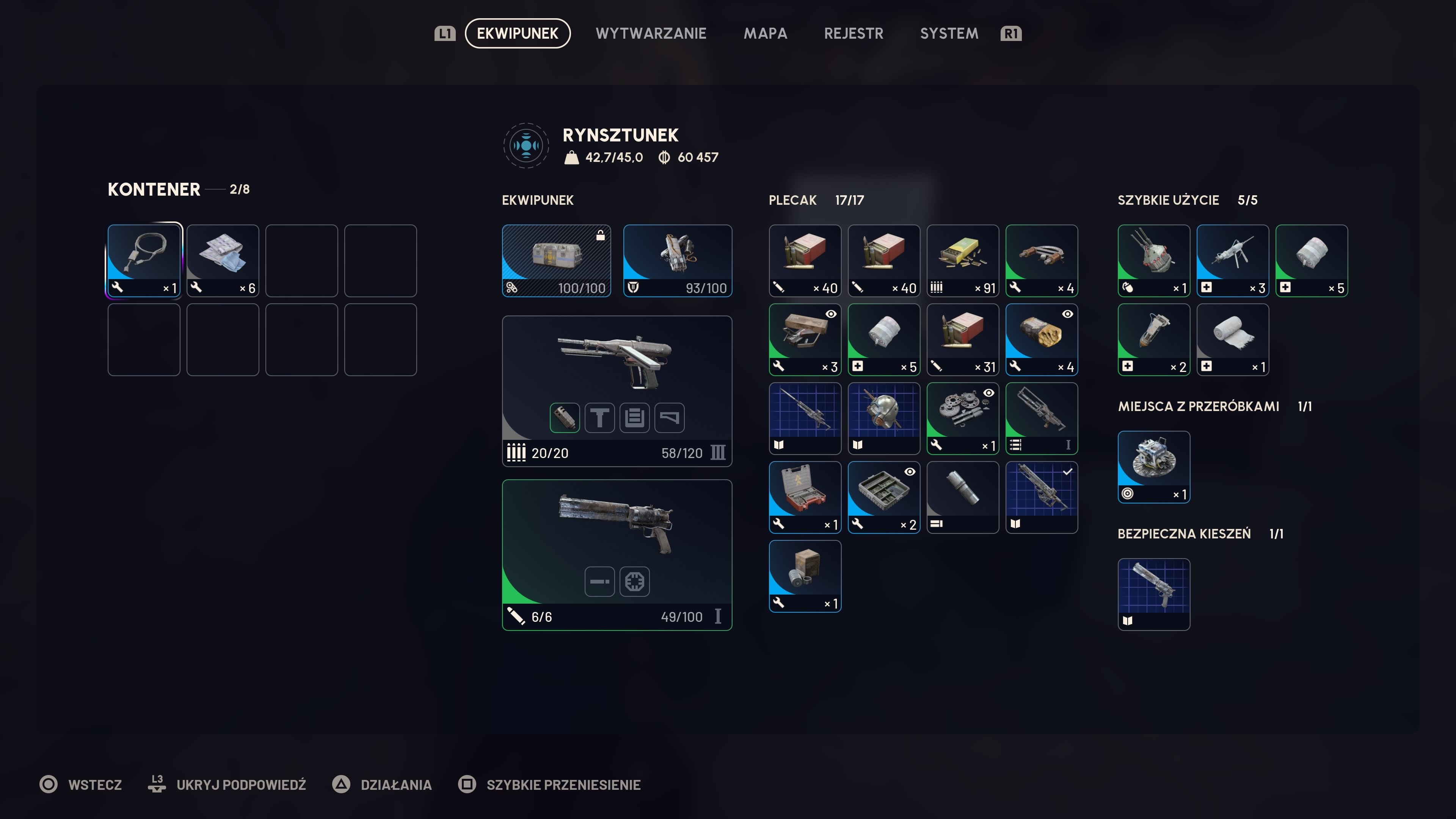
Task: Pick the fabric stack of six in Kontener
Action: pyautogui.click(x=223, y=260)
